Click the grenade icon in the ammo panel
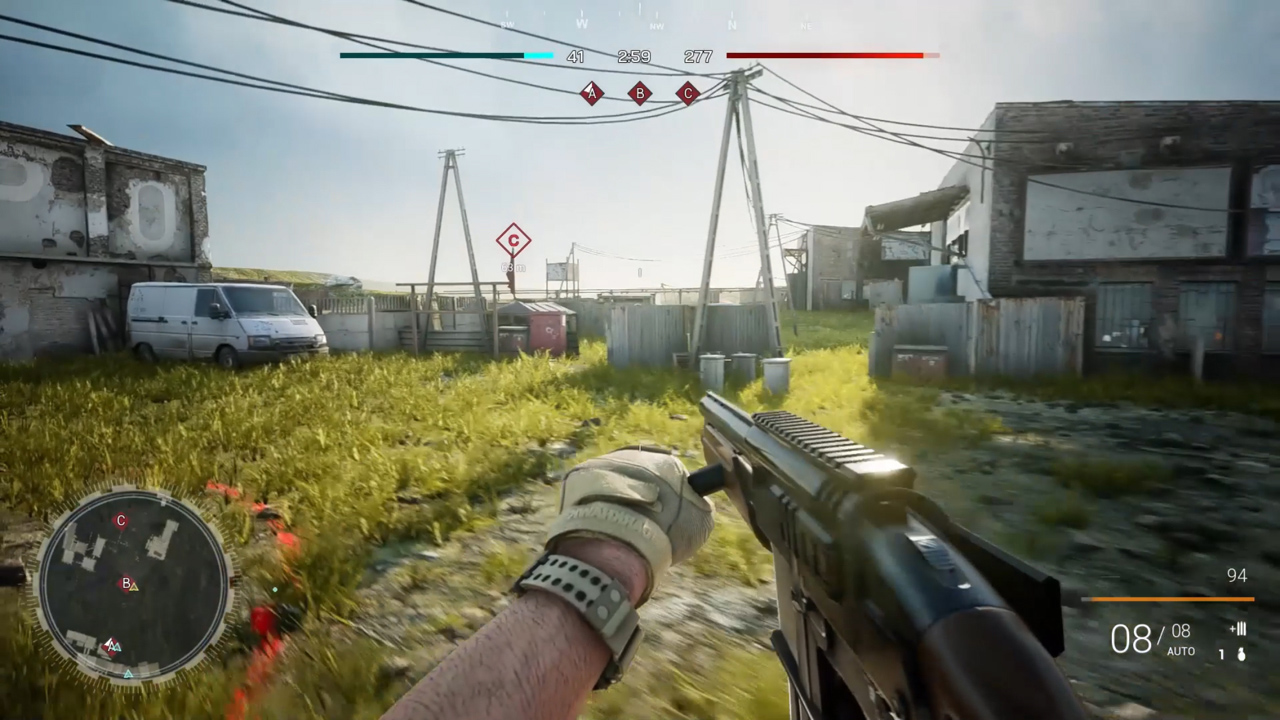 1241,655
